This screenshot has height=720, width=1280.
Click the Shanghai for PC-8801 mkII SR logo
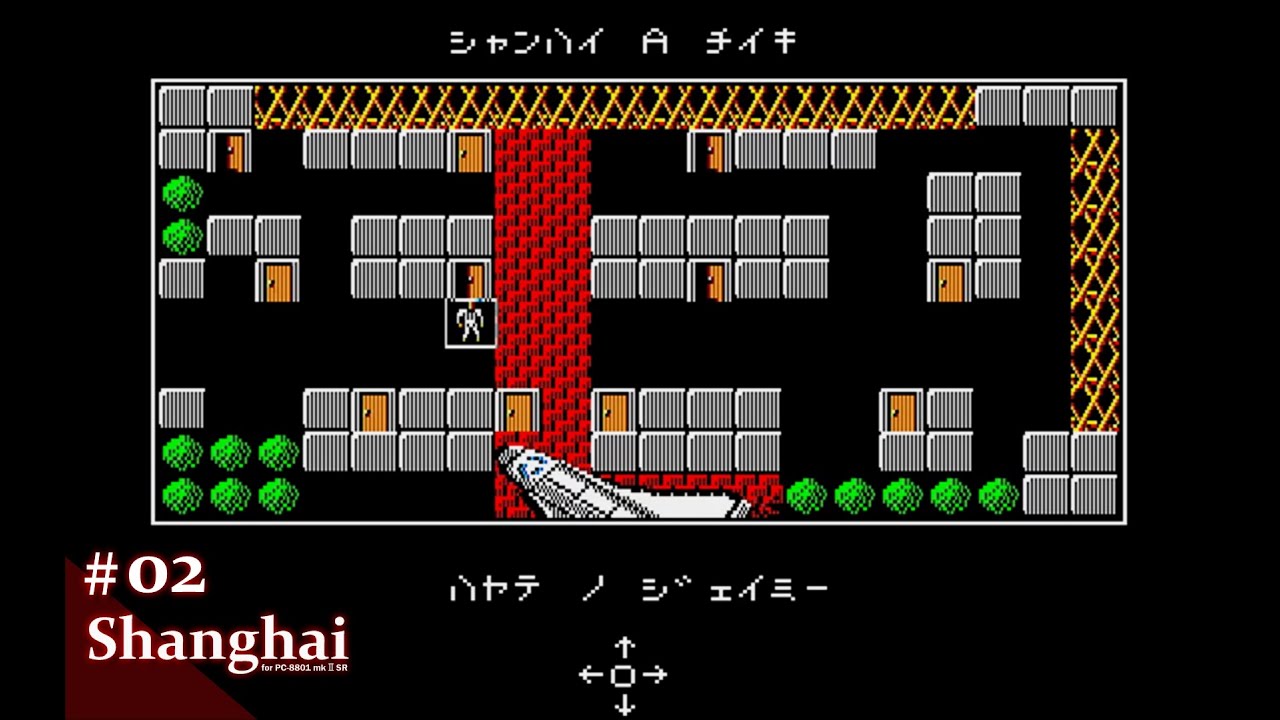tap(218, 645)
